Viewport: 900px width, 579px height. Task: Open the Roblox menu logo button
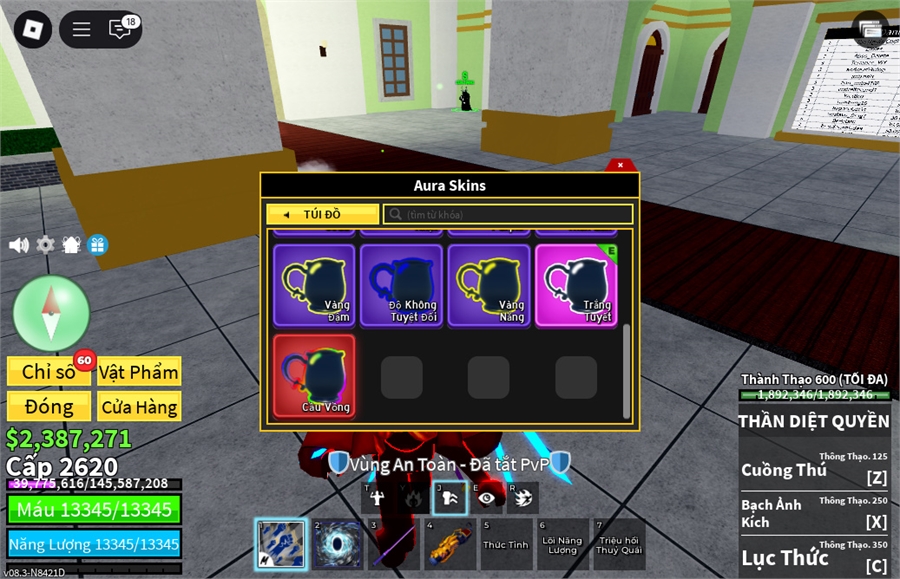34,29
